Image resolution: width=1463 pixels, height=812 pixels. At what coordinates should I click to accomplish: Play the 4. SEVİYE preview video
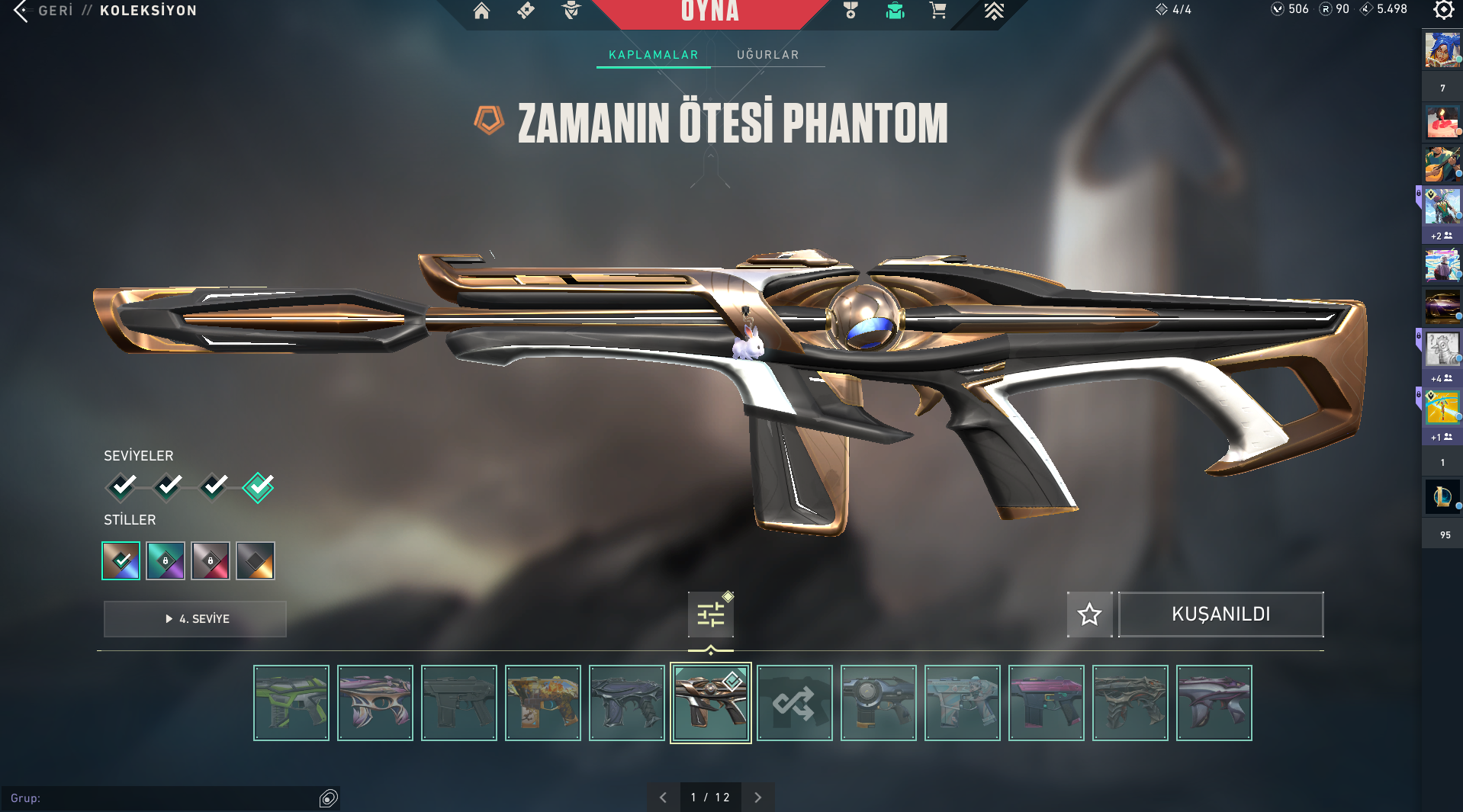click(195, 619)
